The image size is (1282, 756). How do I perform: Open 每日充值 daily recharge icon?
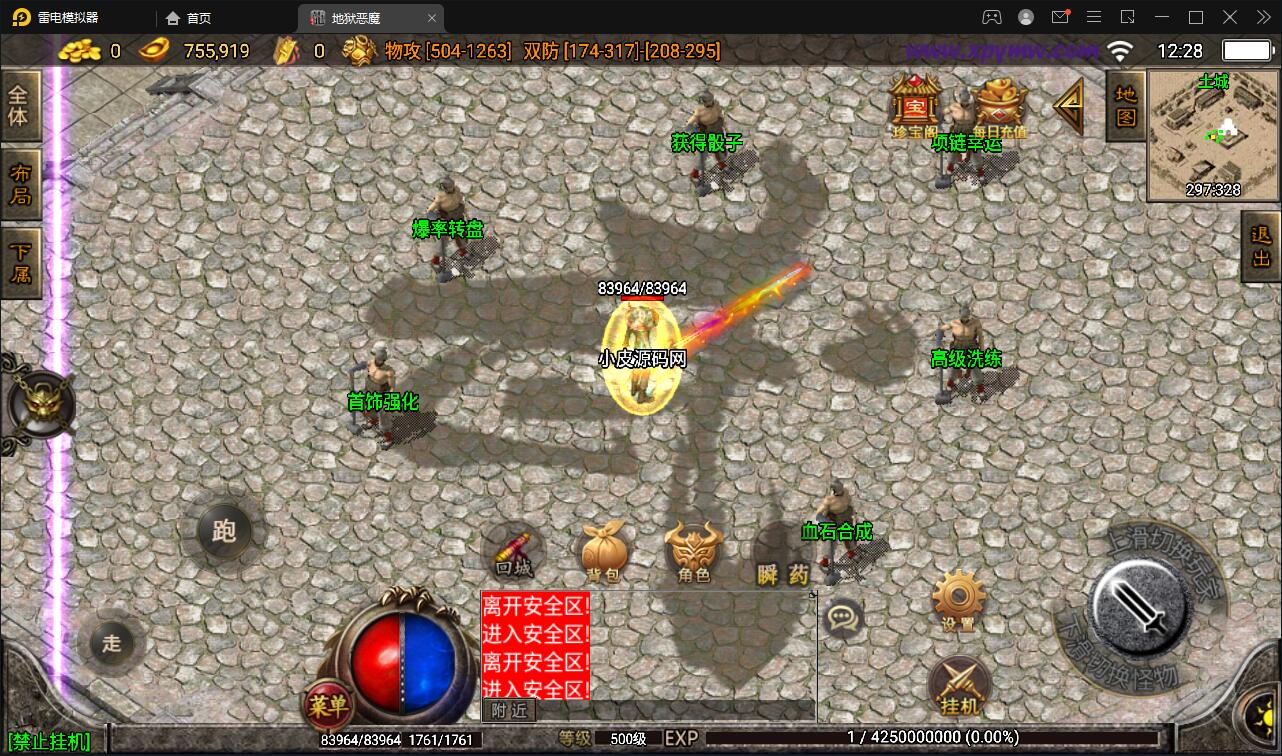[x=1000, y=105]
